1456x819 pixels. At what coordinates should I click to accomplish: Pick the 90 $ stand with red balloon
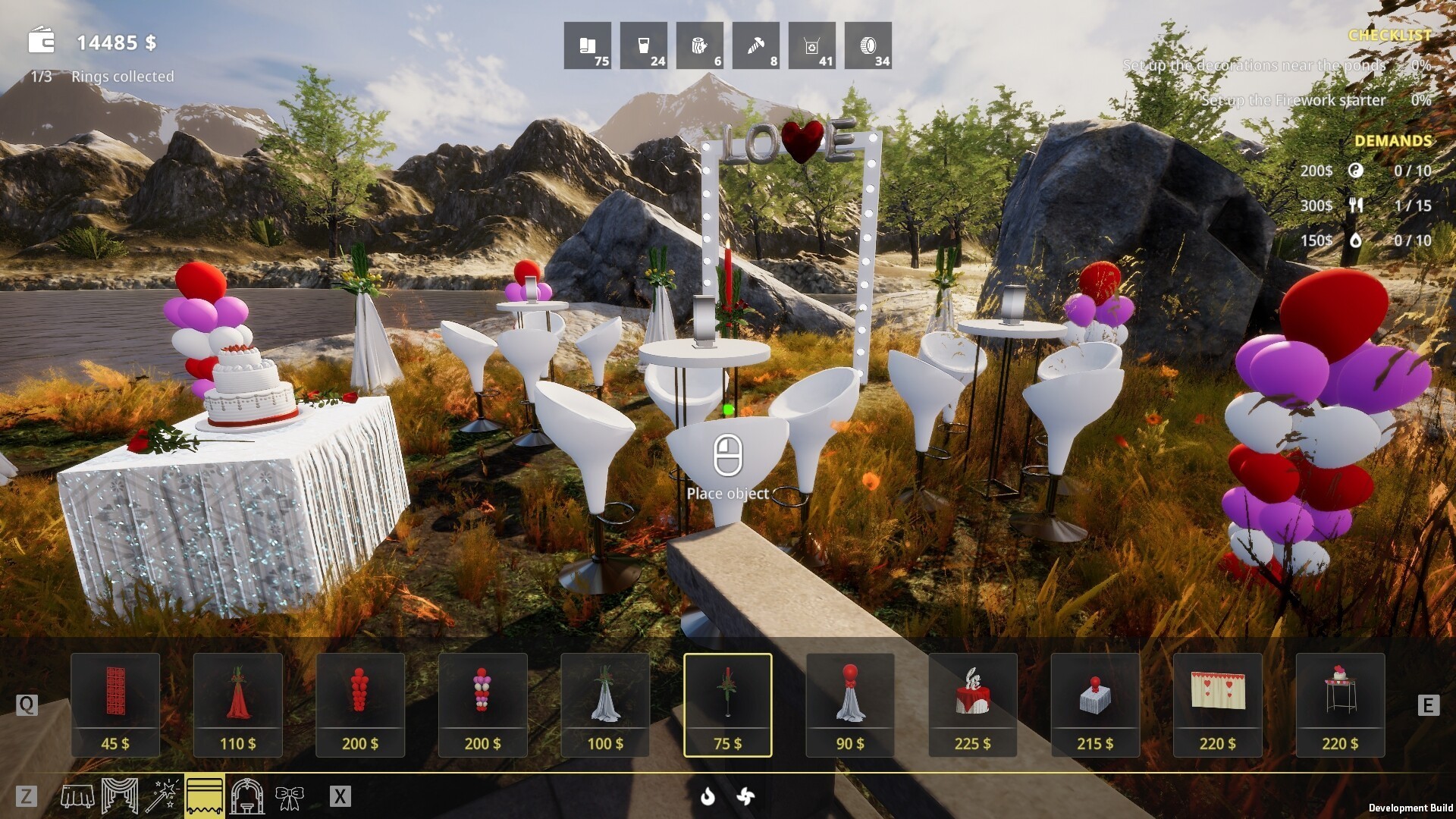(x=850, y=704)
